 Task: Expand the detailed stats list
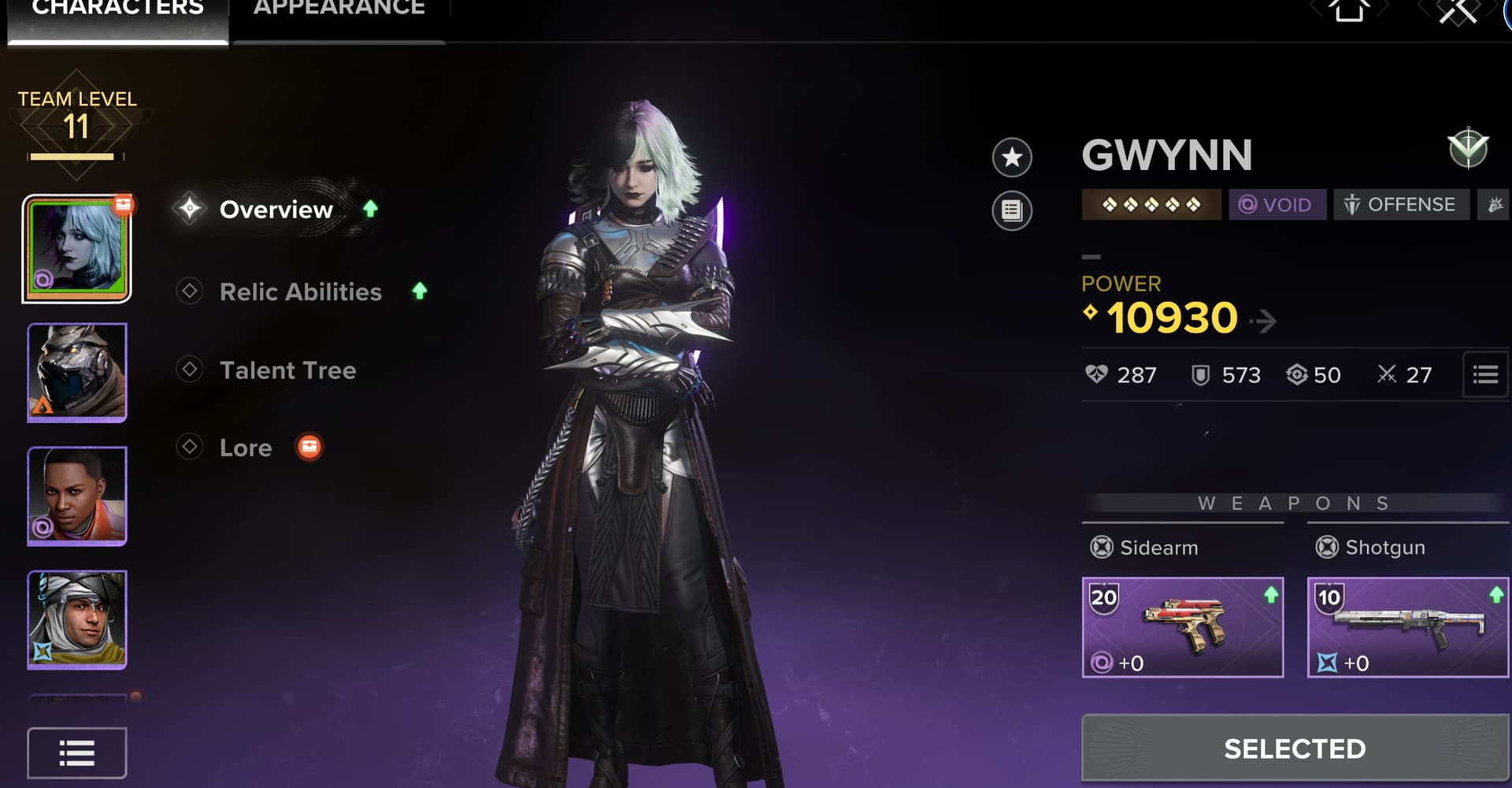[1485, 375]
